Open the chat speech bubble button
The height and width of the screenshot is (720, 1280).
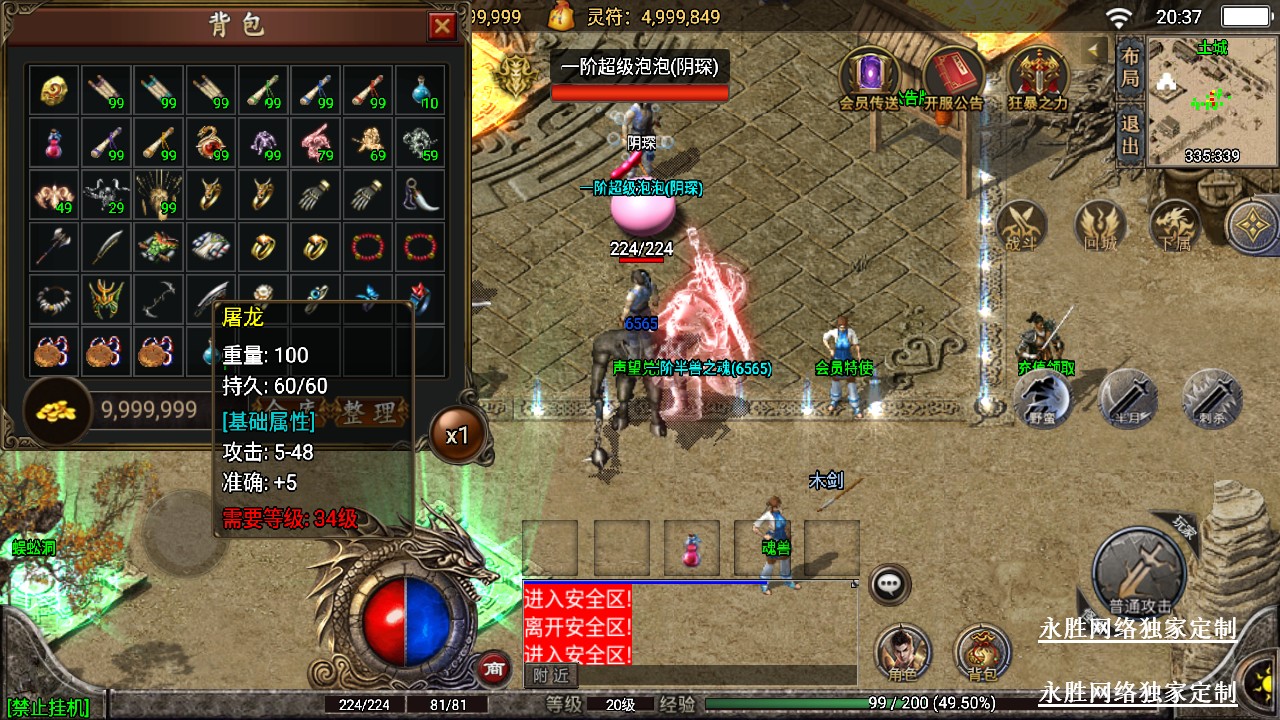(888, 584)
